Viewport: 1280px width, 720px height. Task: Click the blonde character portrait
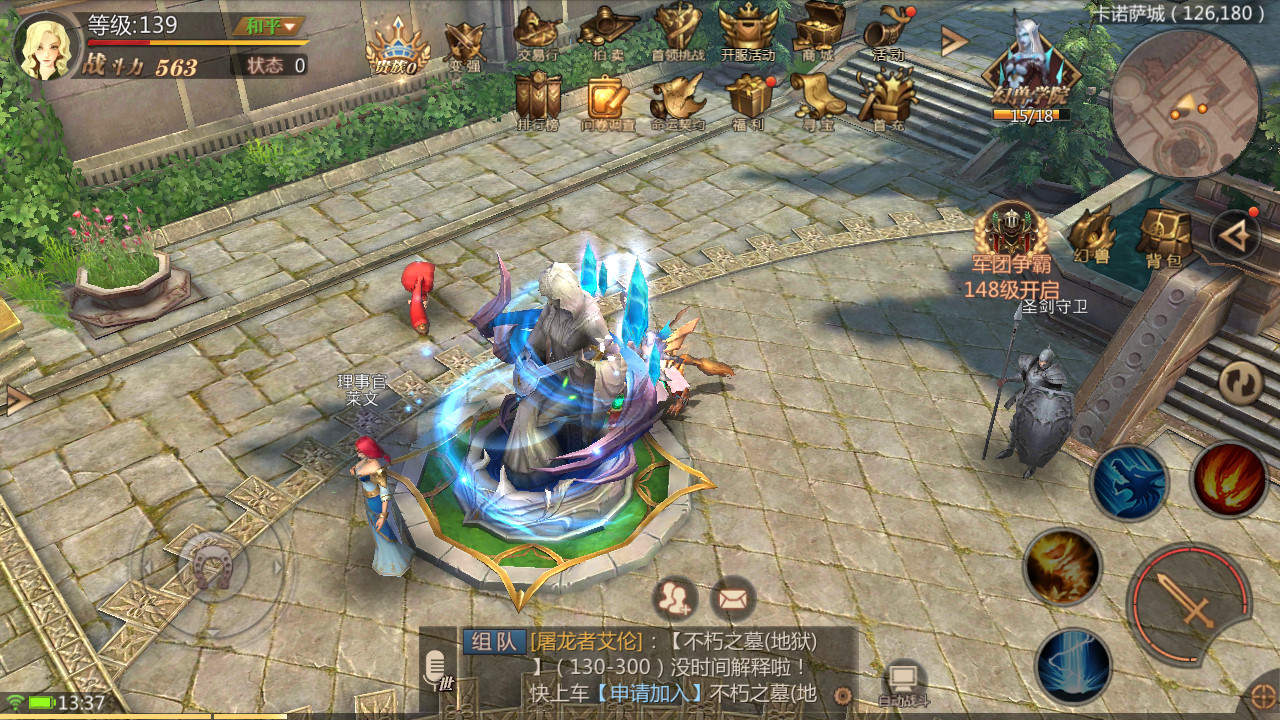tap(46, 46)
